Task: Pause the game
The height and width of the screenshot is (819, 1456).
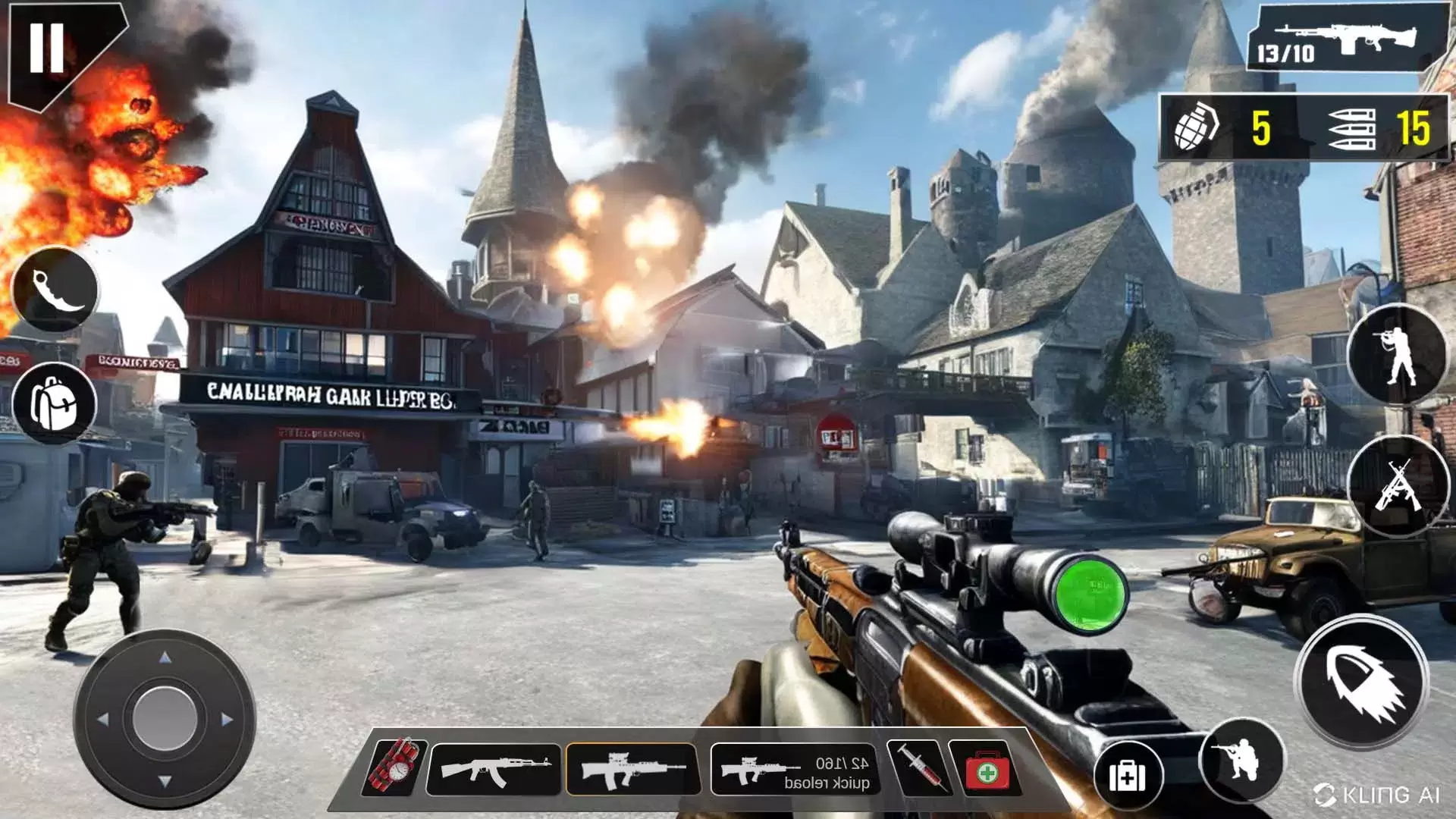Action: tap(47, 47)
